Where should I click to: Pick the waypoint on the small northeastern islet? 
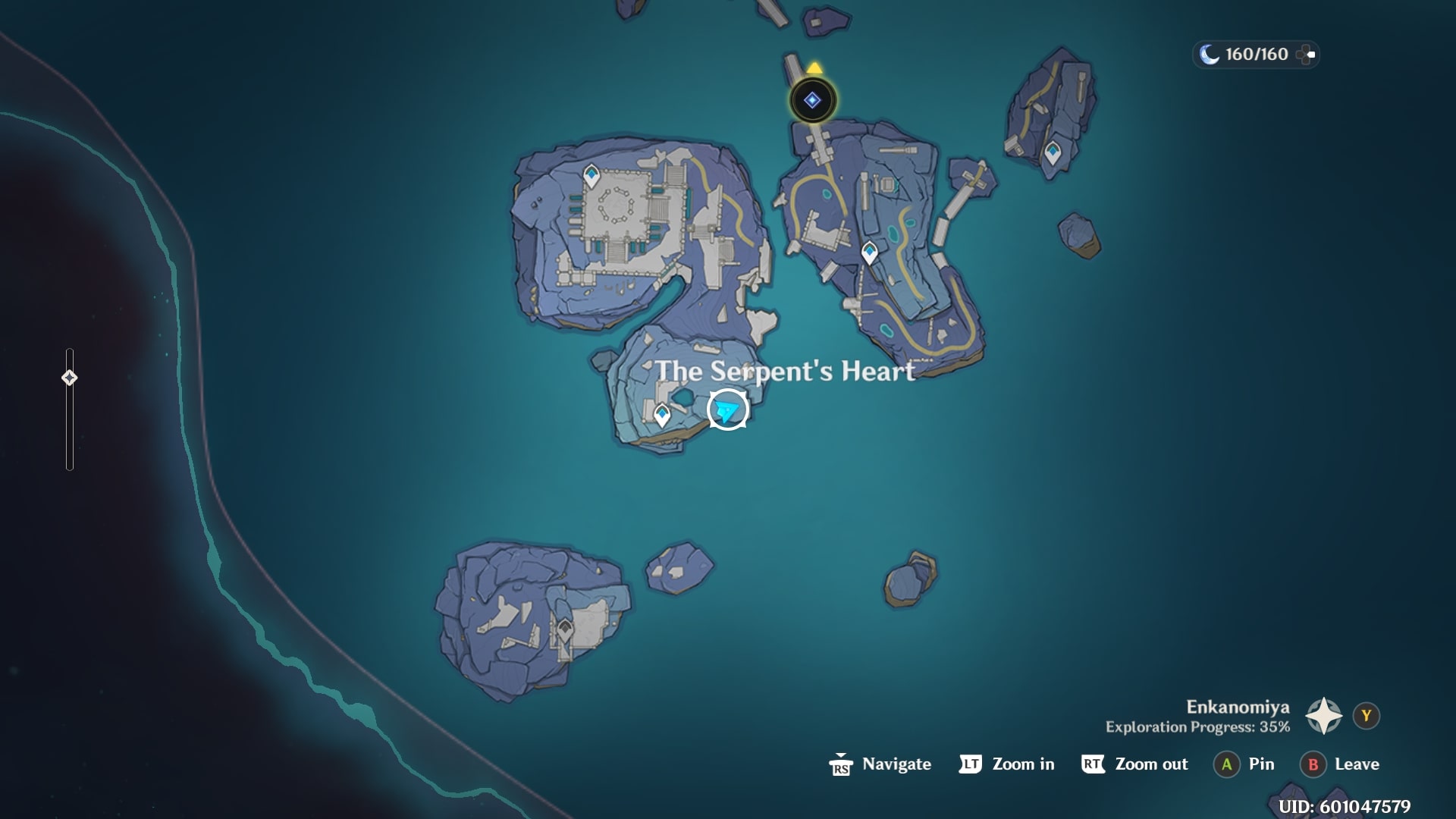click(x=1052, y=152)
